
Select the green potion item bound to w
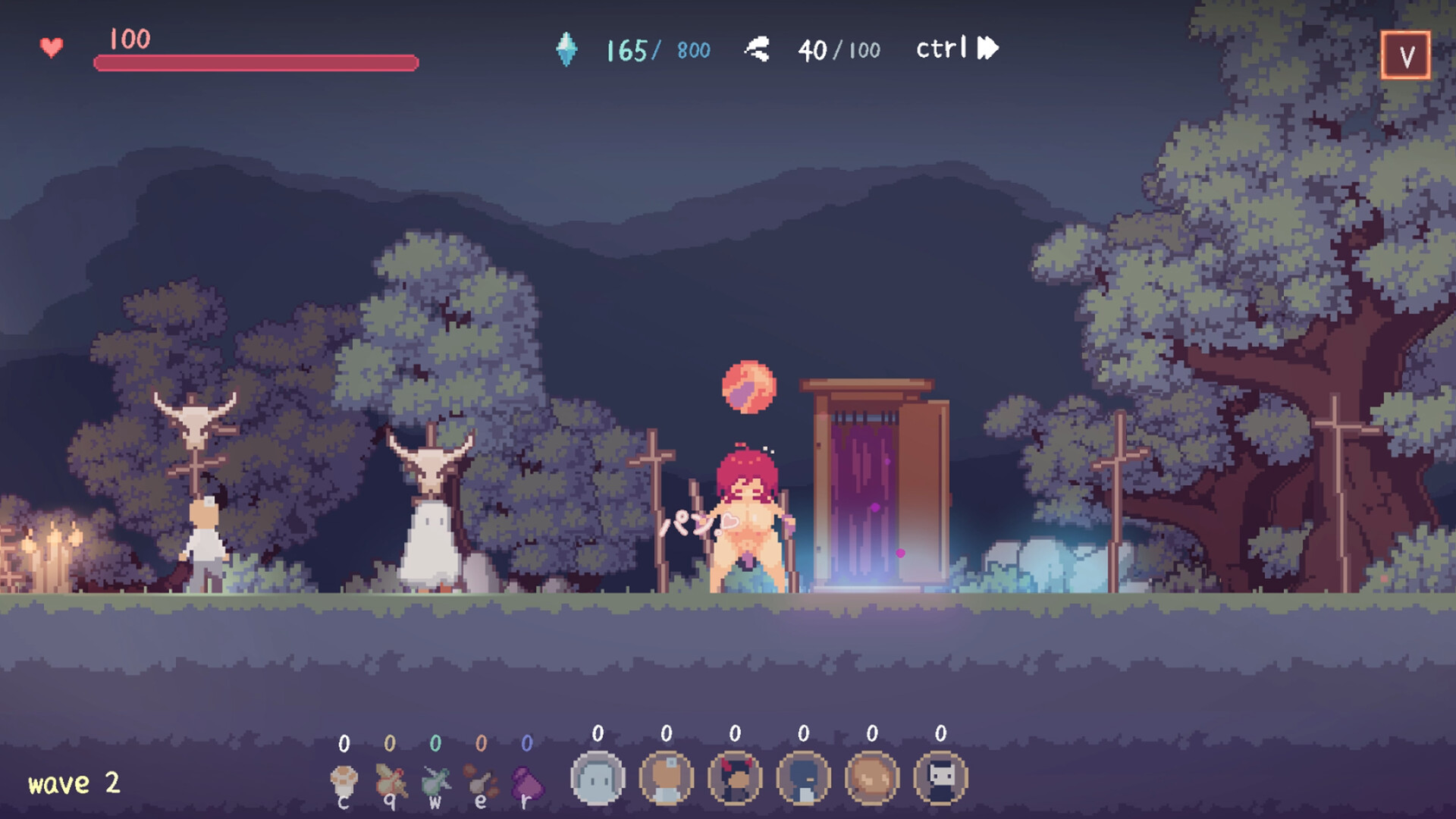coord(434,777)
